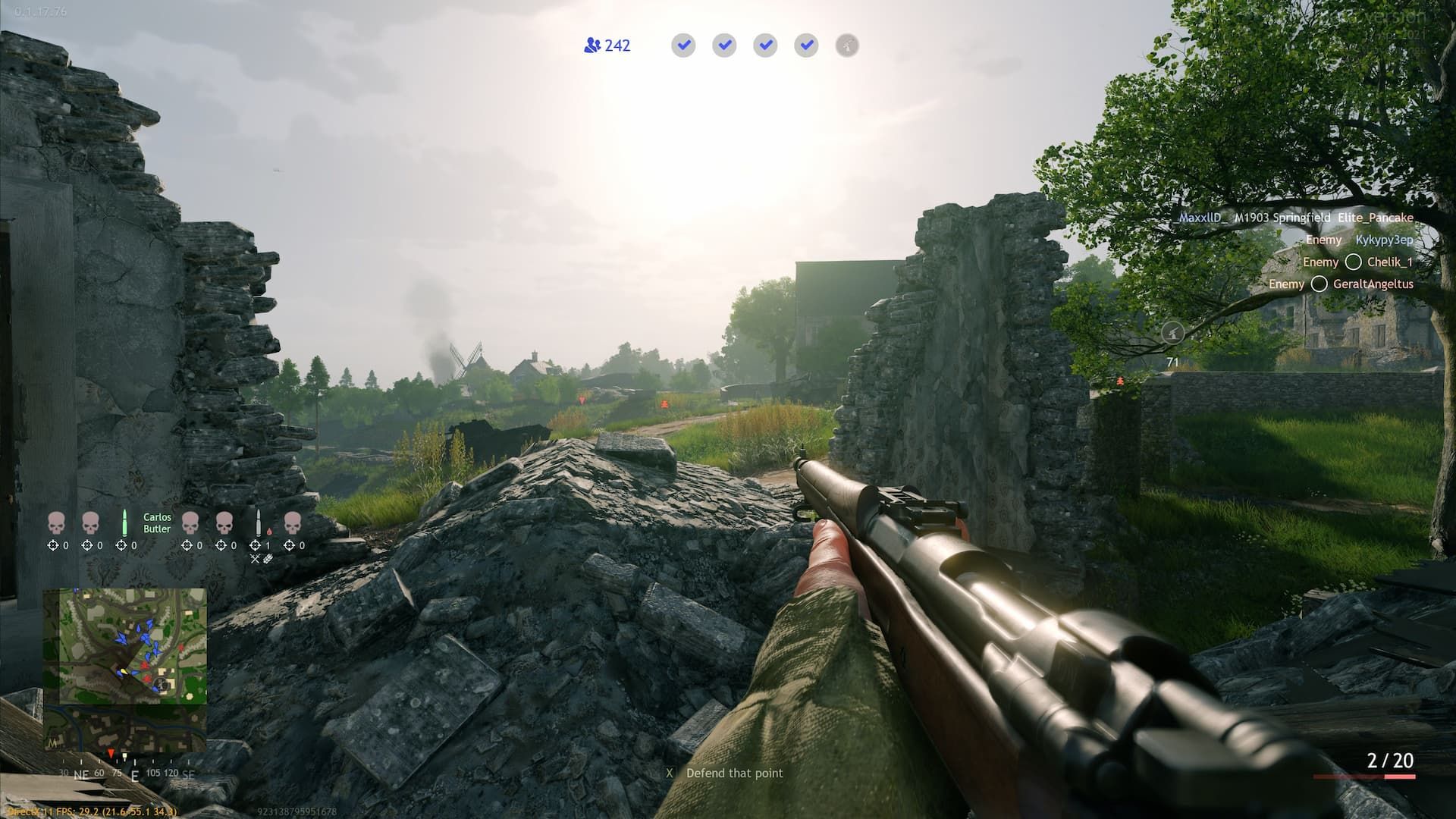Click the team reinforcements icon
The image size is (1456, 819).
tap(592, 45)
